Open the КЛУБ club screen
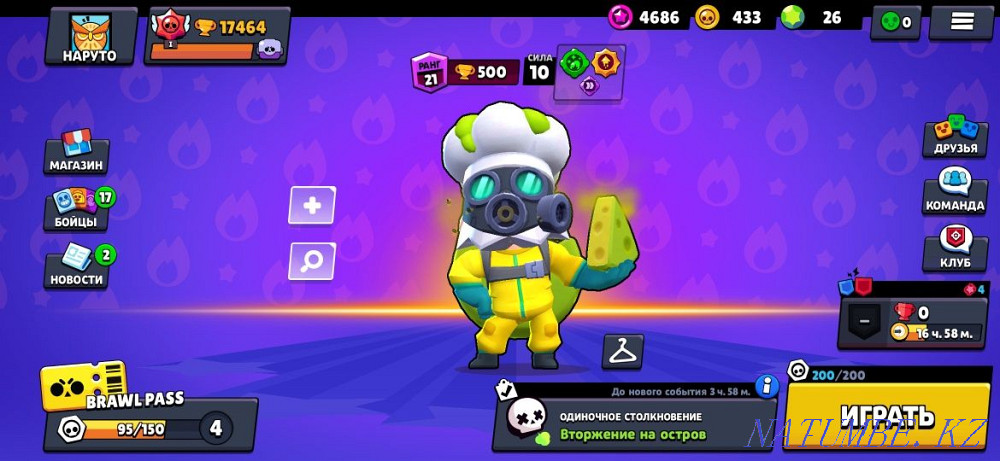The image size is (1000, 461). point(954,250)
